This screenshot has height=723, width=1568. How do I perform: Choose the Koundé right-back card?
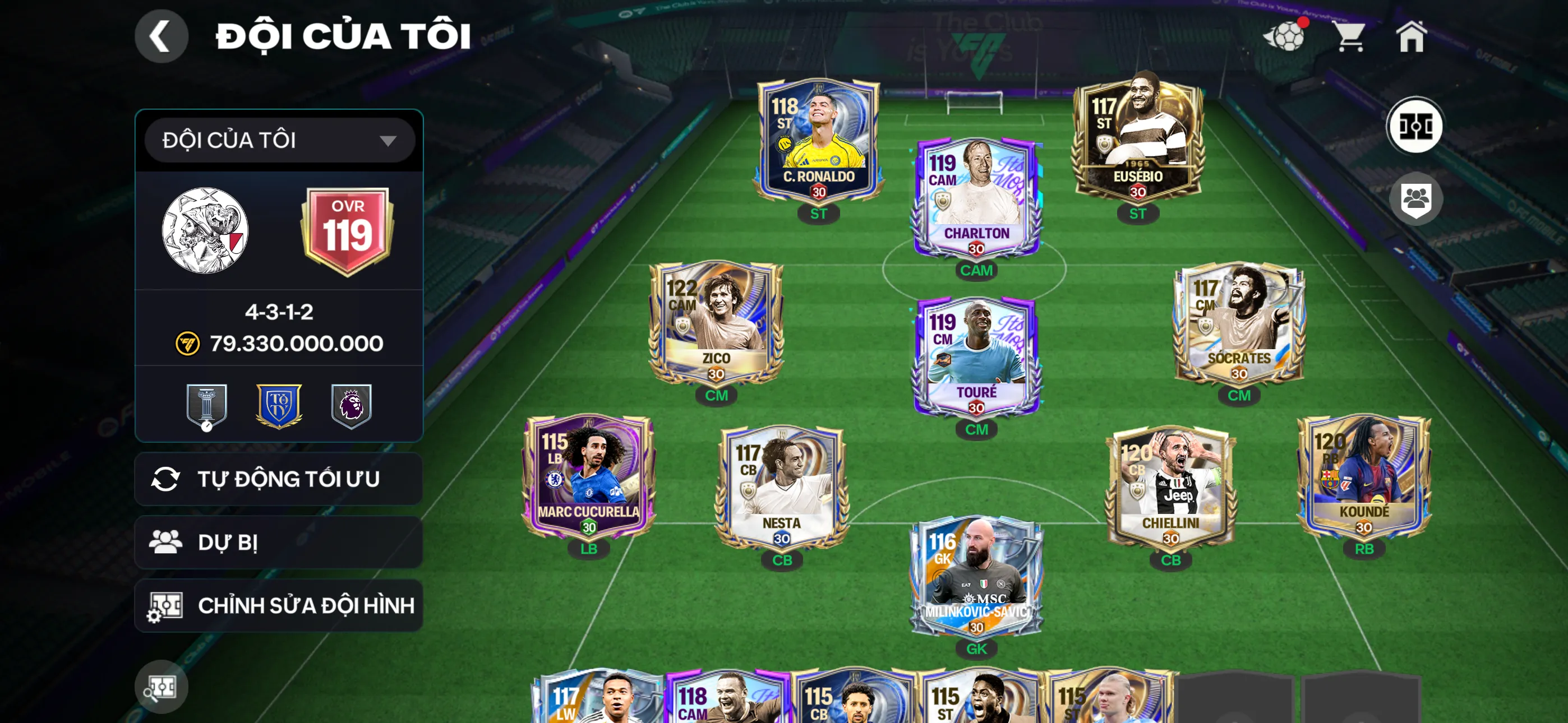(1363, 476)
